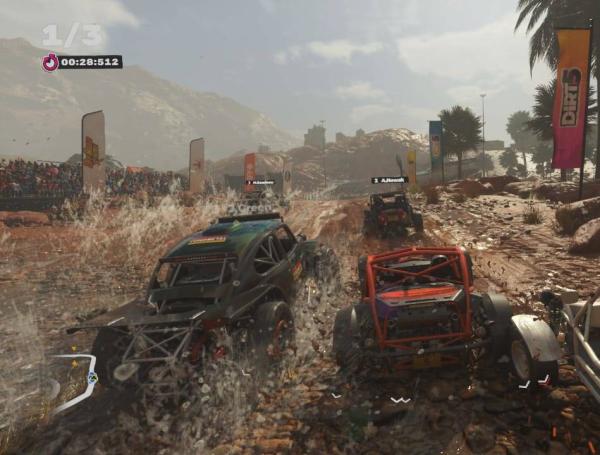Click the pink stopwatch icon beside the timer
Screen dimensions: 600x455
(x=50, y=62)
